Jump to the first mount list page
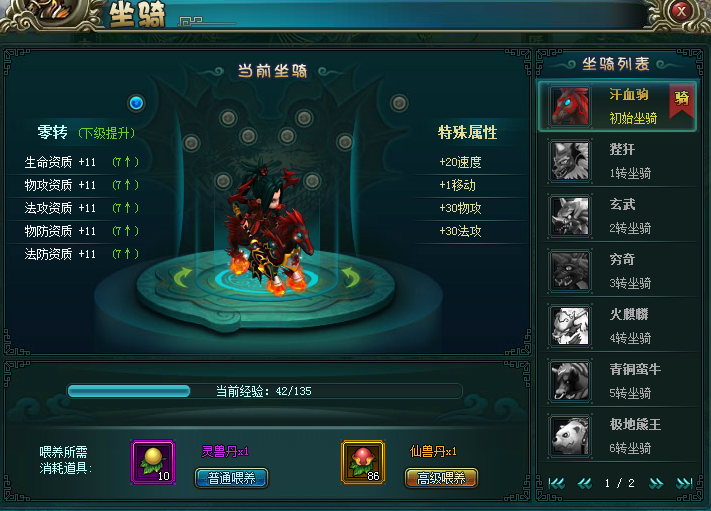 coord(556,483)
